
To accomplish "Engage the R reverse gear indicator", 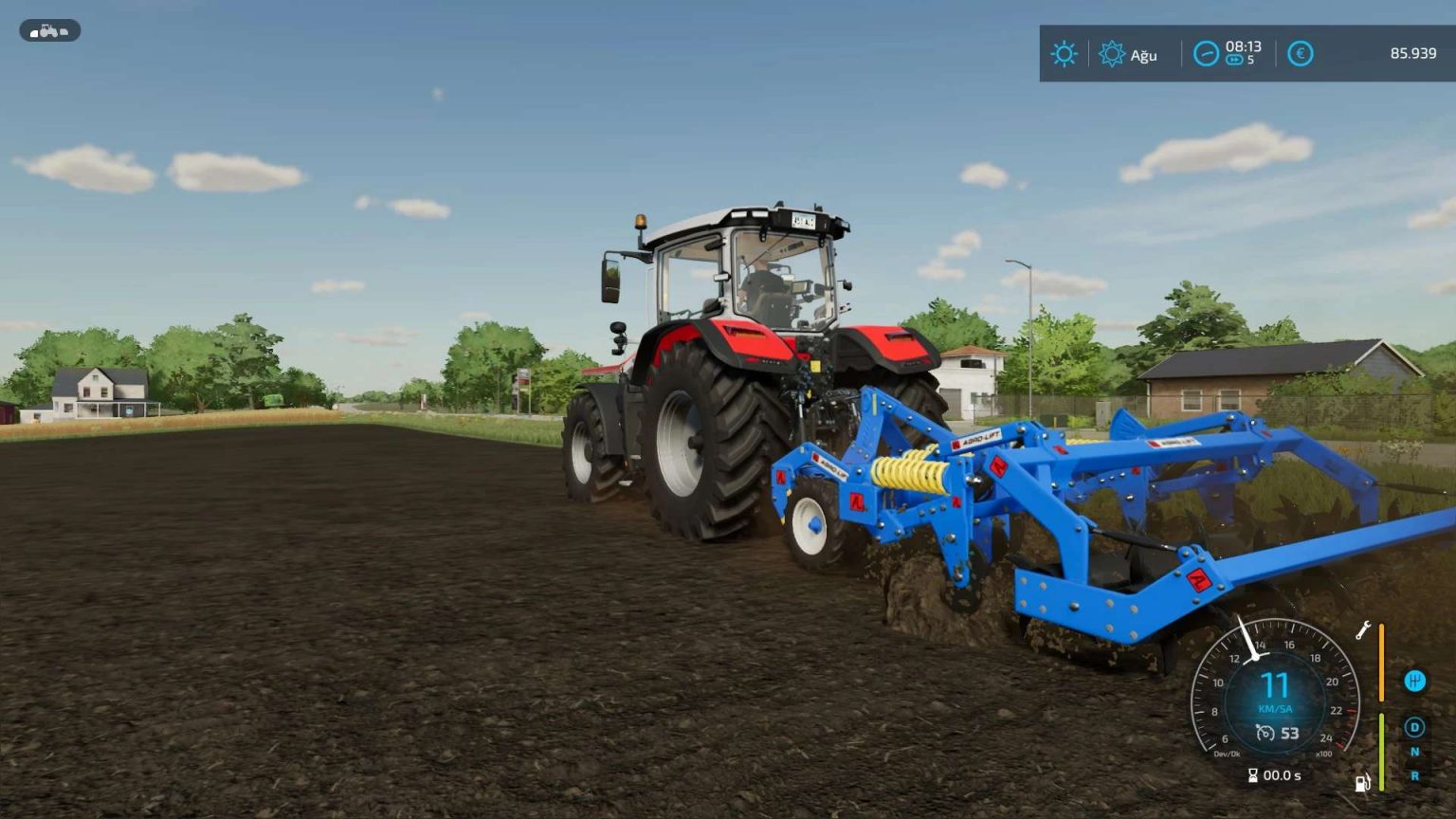I will pos(1413,774).
